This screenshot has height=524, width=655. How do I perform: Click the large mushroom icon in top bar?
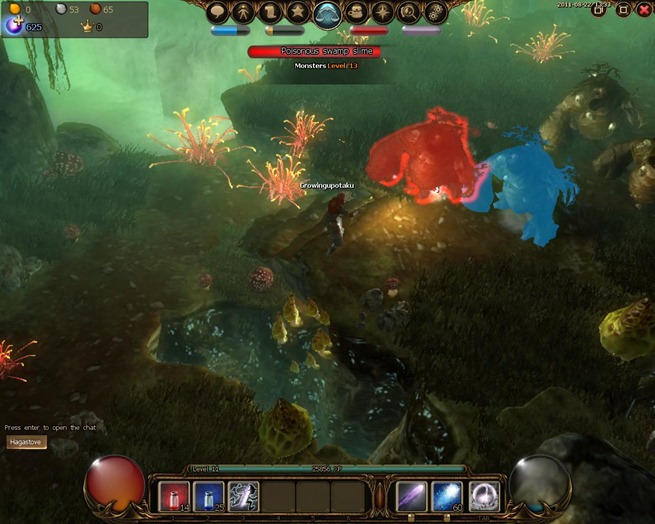click(328, 13)
